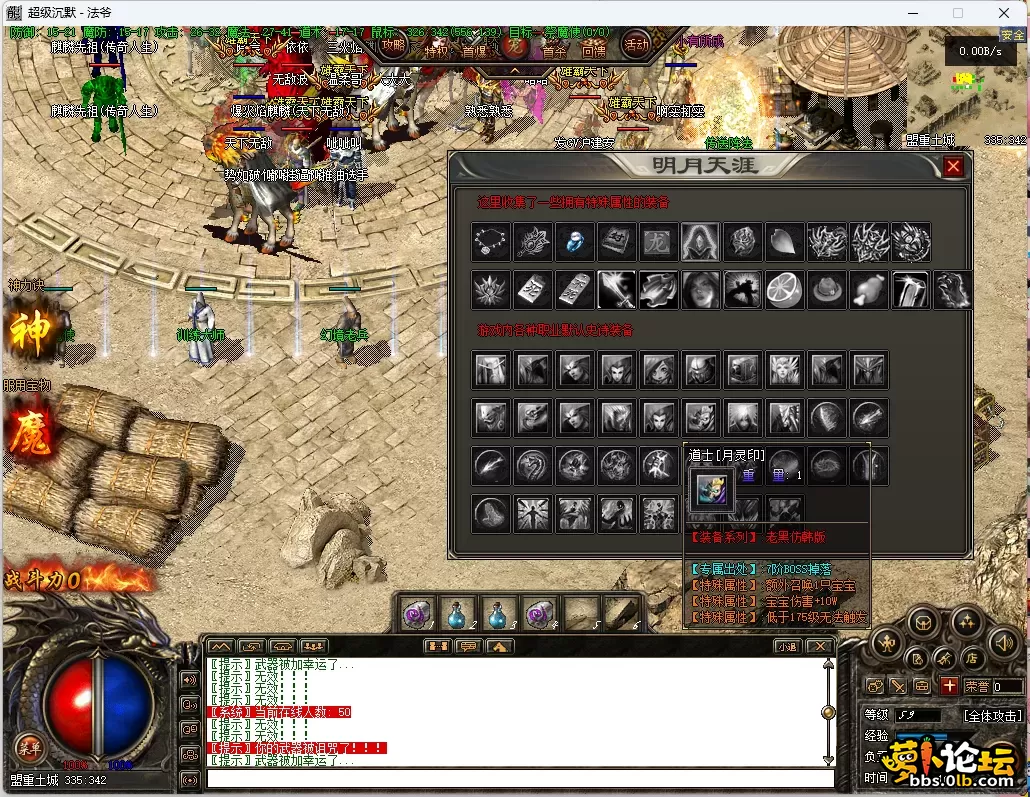Select the 特权 privileges menu
1030x797 pixels.
point(437,50)
